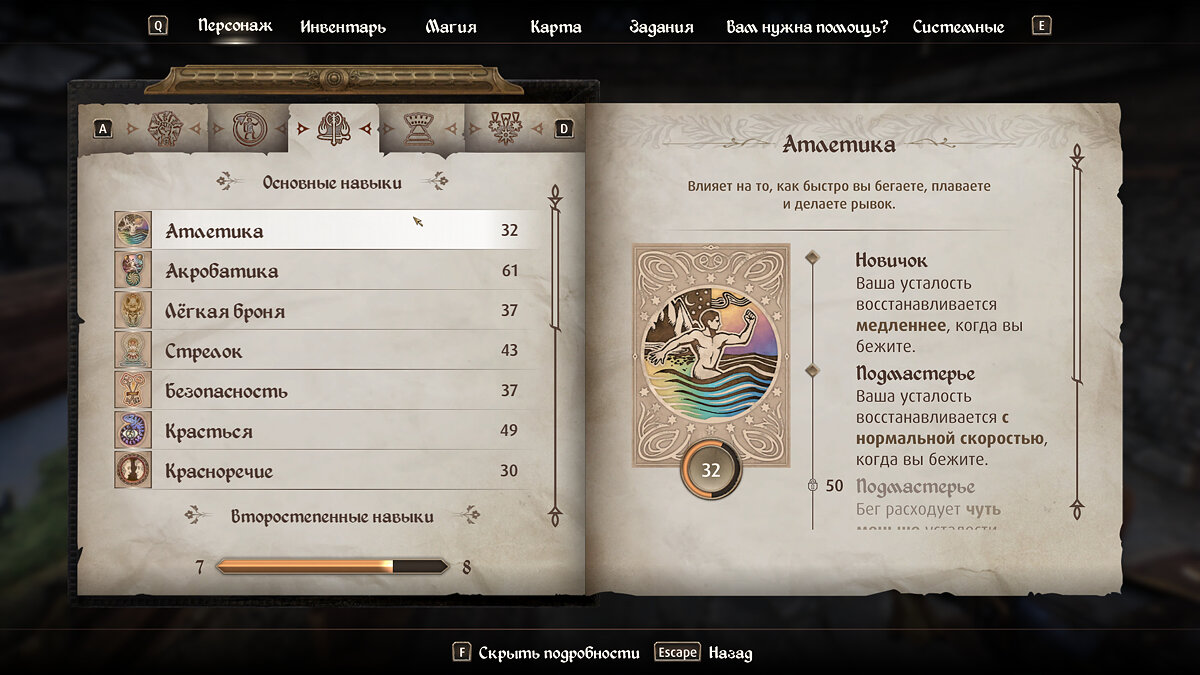Viewport: 1200px width, 675px height.
Task: Click Скрыть подробности to hide details
Action: pos(558,653)
